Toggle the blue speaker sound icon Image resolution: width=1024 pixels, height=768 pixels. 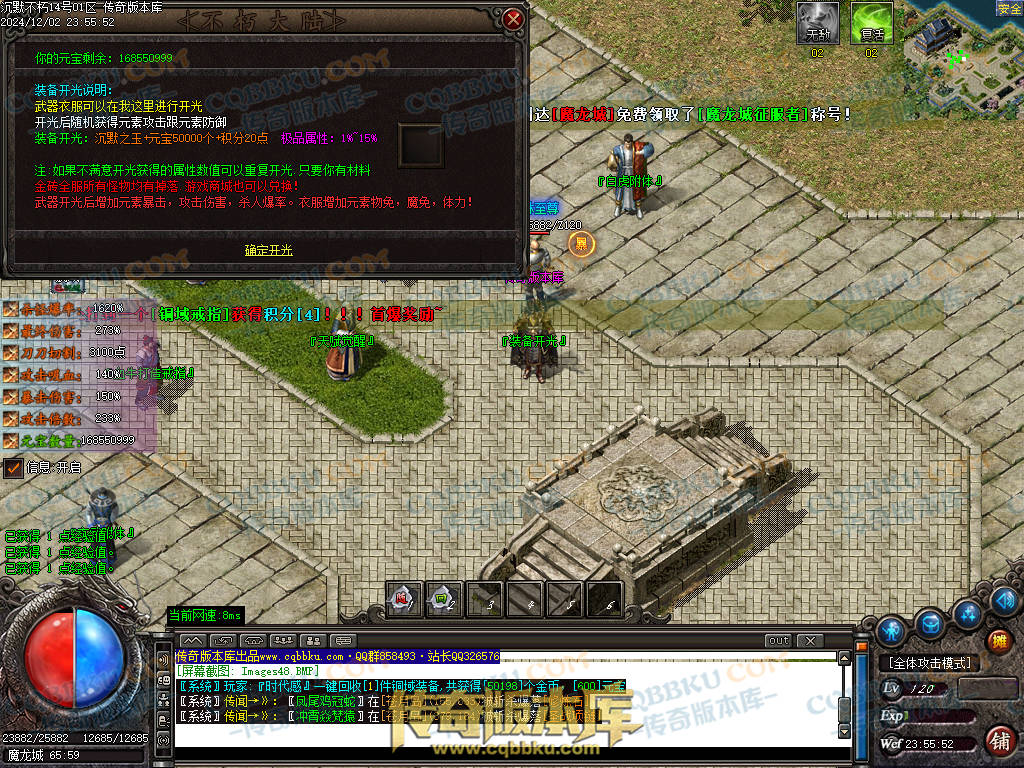[1008, 600]
